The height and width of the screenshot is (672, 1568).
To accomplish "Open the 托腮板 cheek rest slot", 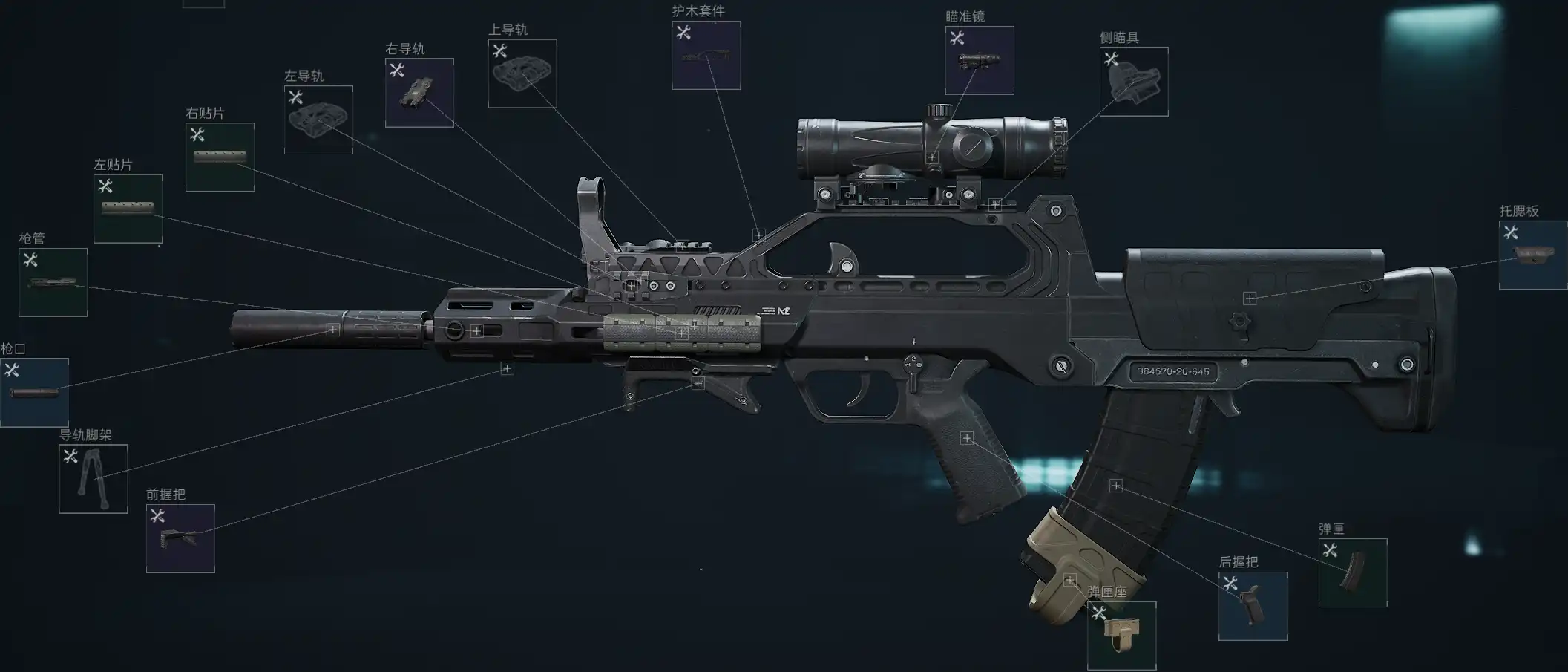I will pyautogui.click(x=1533, y=255).
